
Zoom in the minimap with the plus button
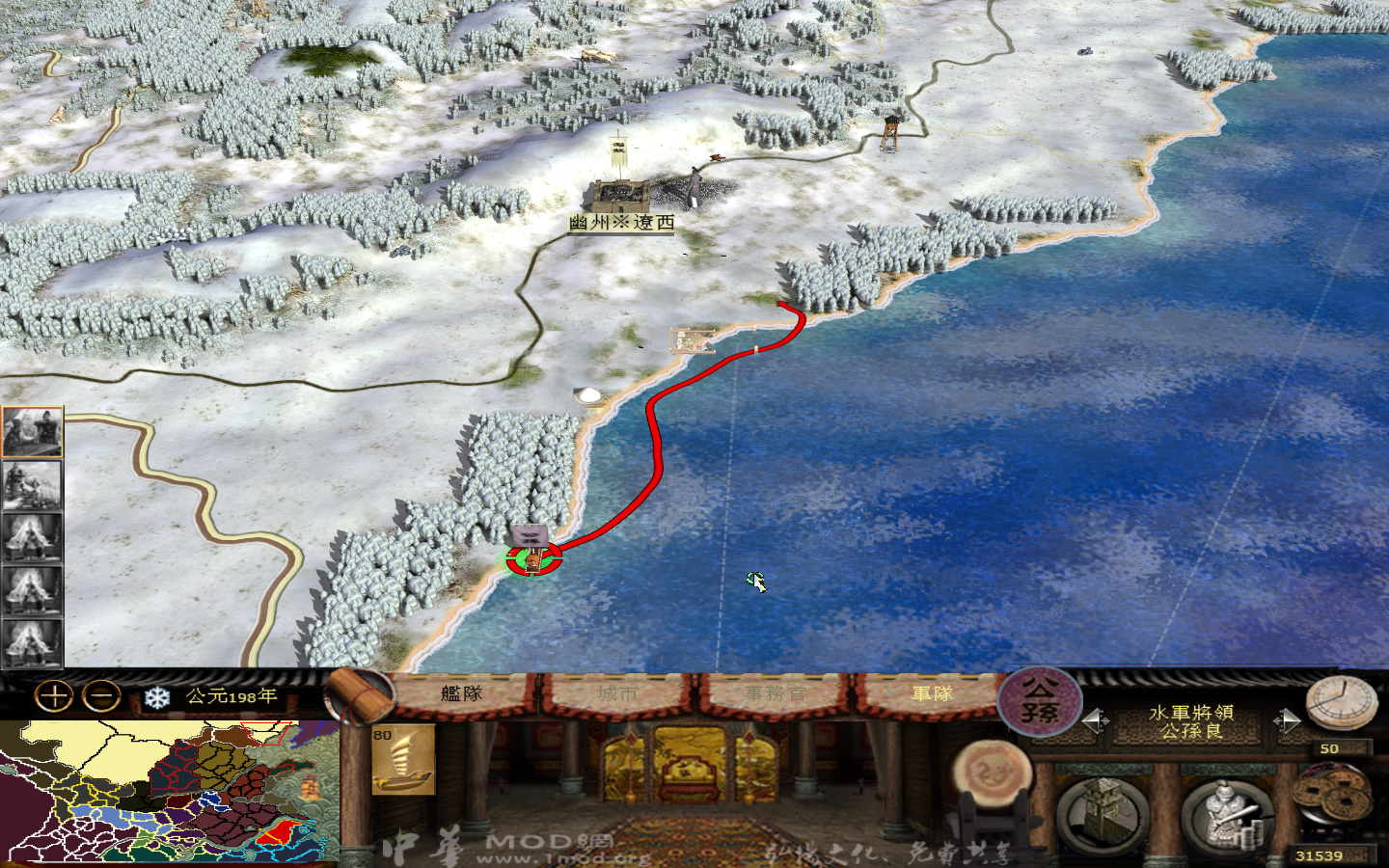53,693
